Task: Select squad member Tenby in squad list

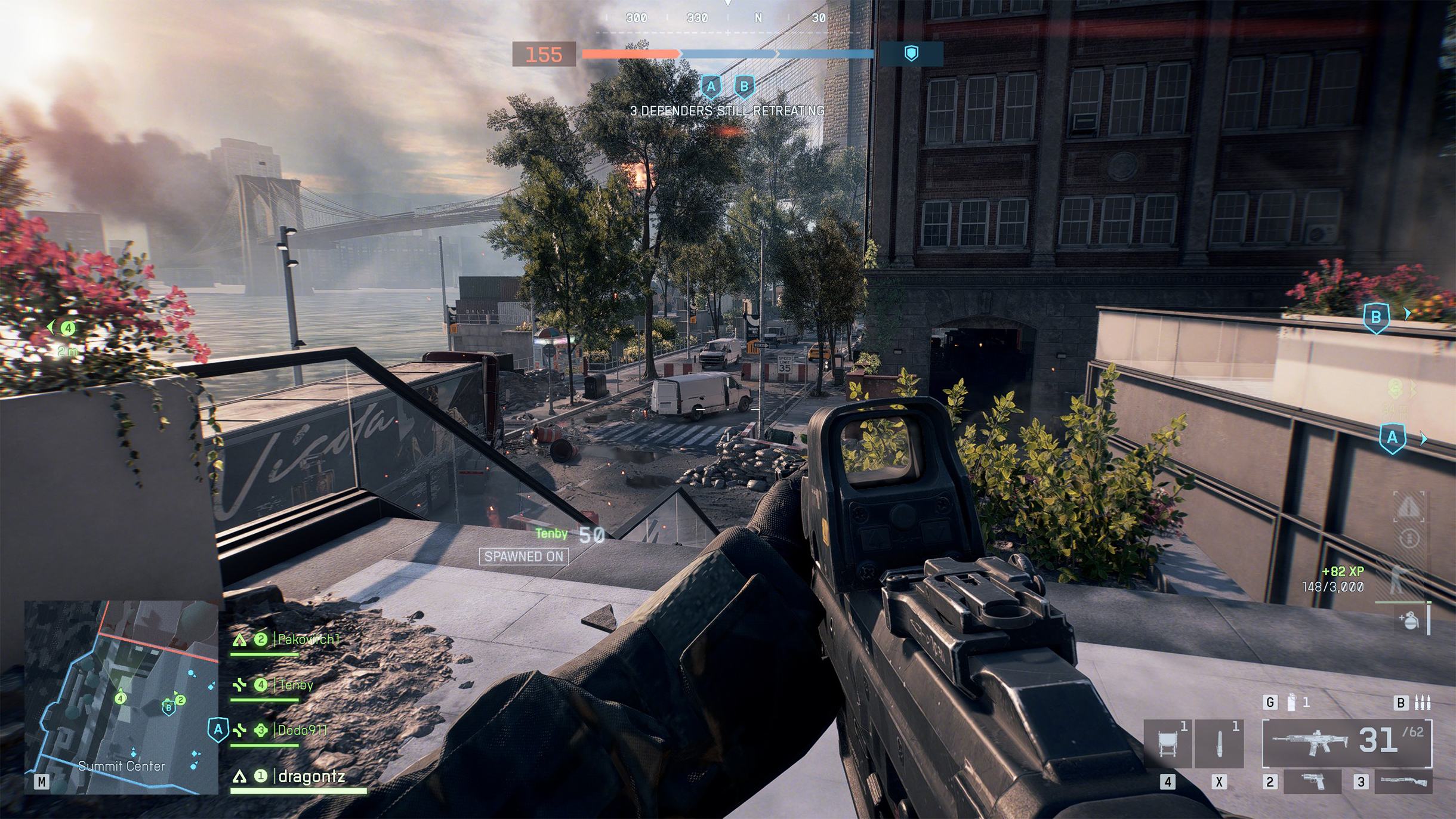Action: [295, 685]
